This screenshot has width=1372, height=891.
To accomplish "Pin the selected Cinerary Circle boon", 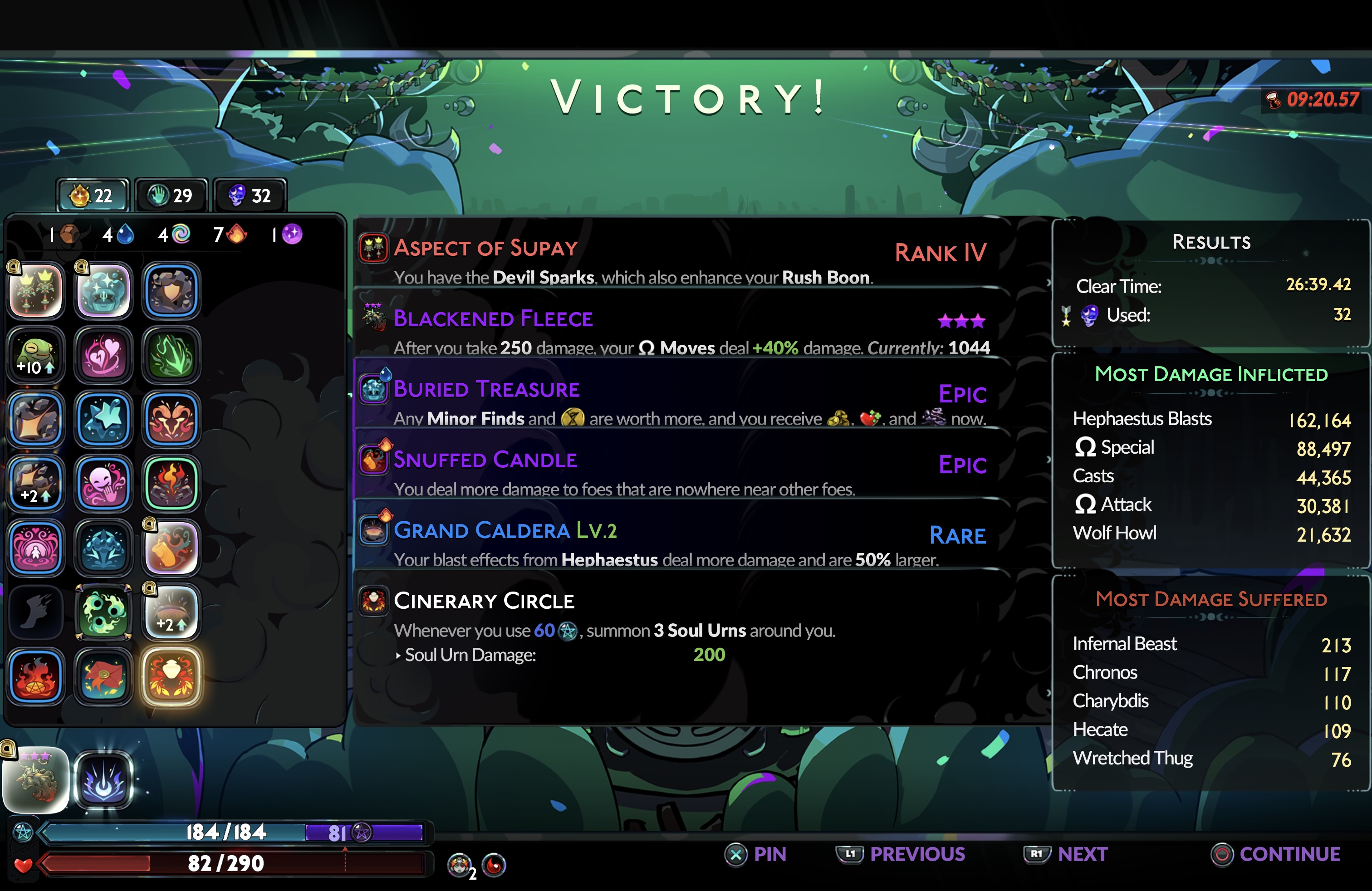I will coord(755,854).
